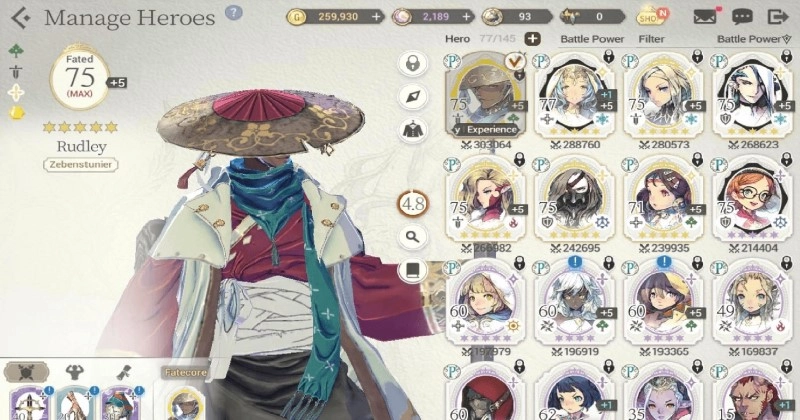Expand hero slots with the plus button
Viewport: 800px width, 420px height.
tap(533, 39)
